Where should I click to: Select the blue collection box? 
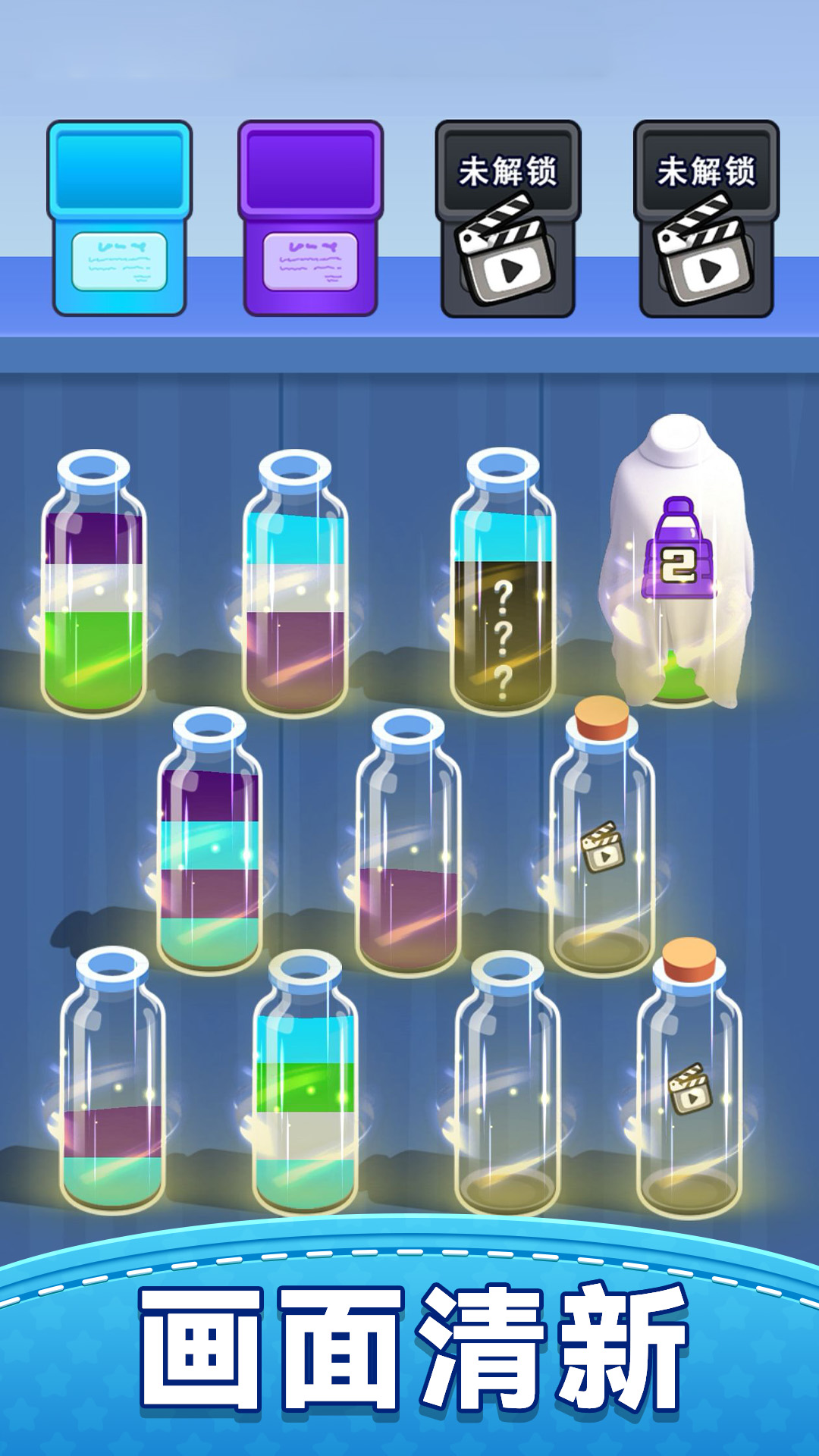(x=119, y=218)
